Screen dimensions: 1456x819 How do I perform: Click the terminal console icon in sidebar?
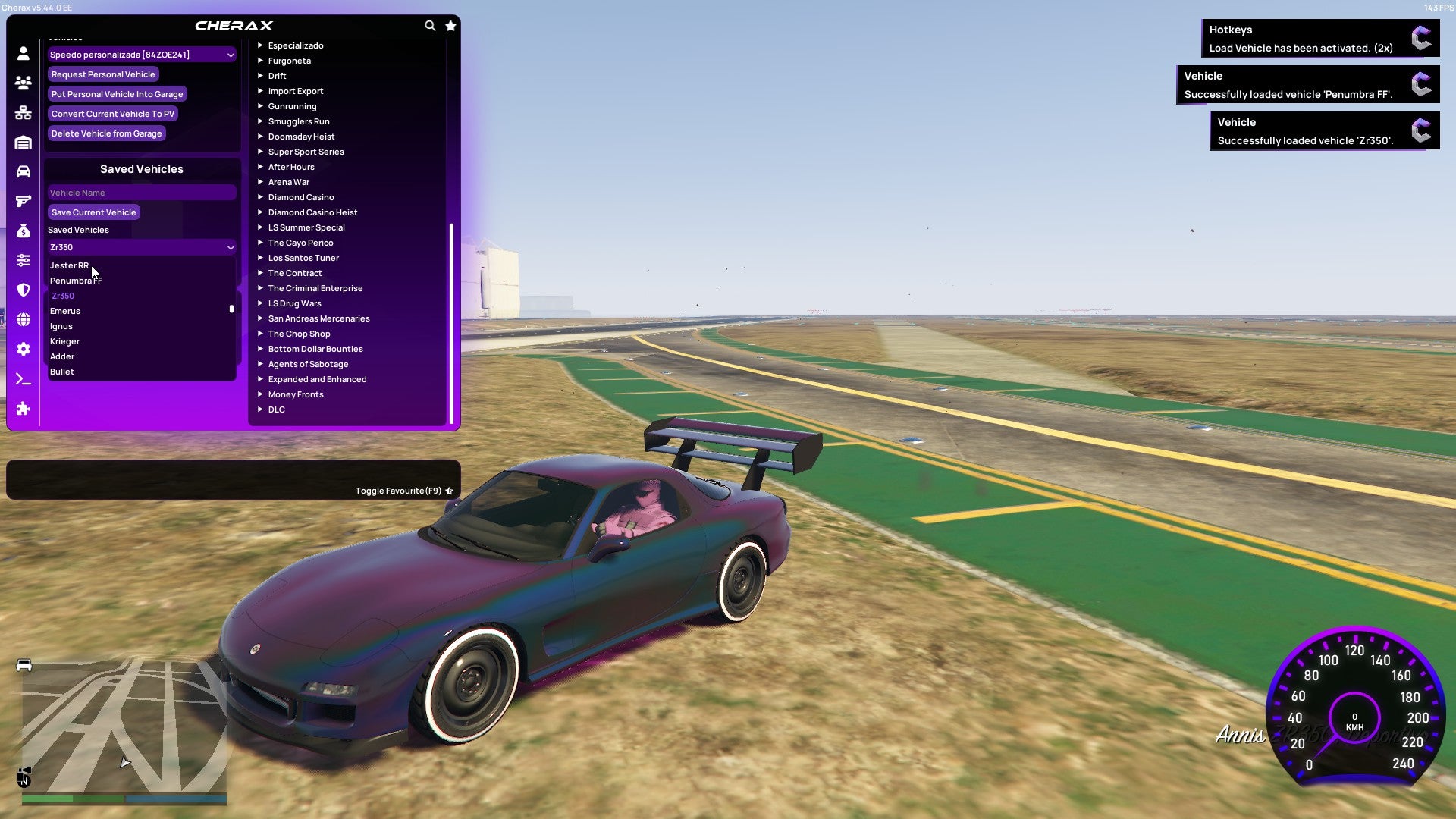(23, 379)
